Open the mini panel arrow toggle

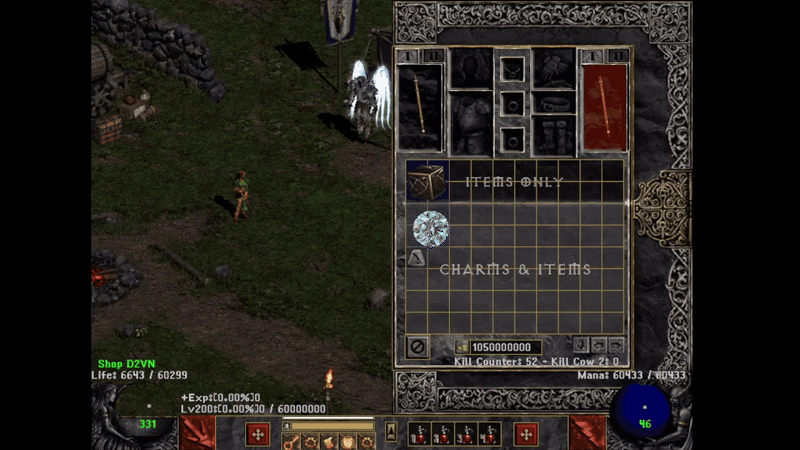[x=391, y=433]
